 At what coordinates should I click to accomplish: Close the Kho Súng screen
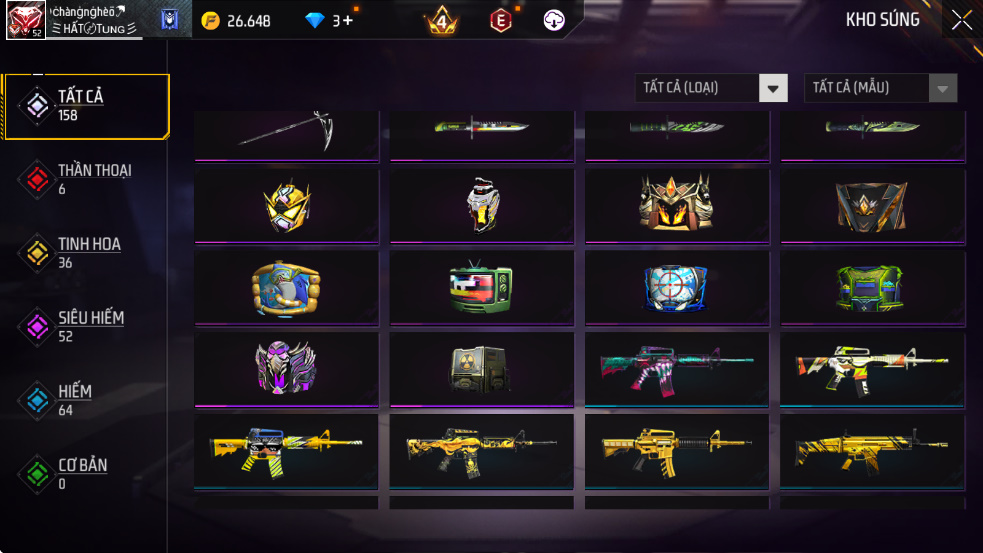(x=960, y=20)
